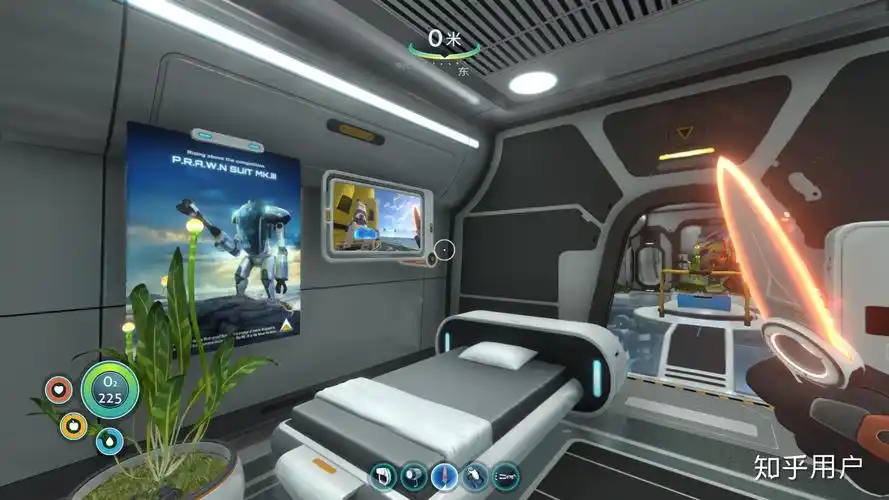This screenshot has height=500, width=889.
Task: Equip the flashlight from the hotbar
Action: pyautogui.click(x=413, y=476)
